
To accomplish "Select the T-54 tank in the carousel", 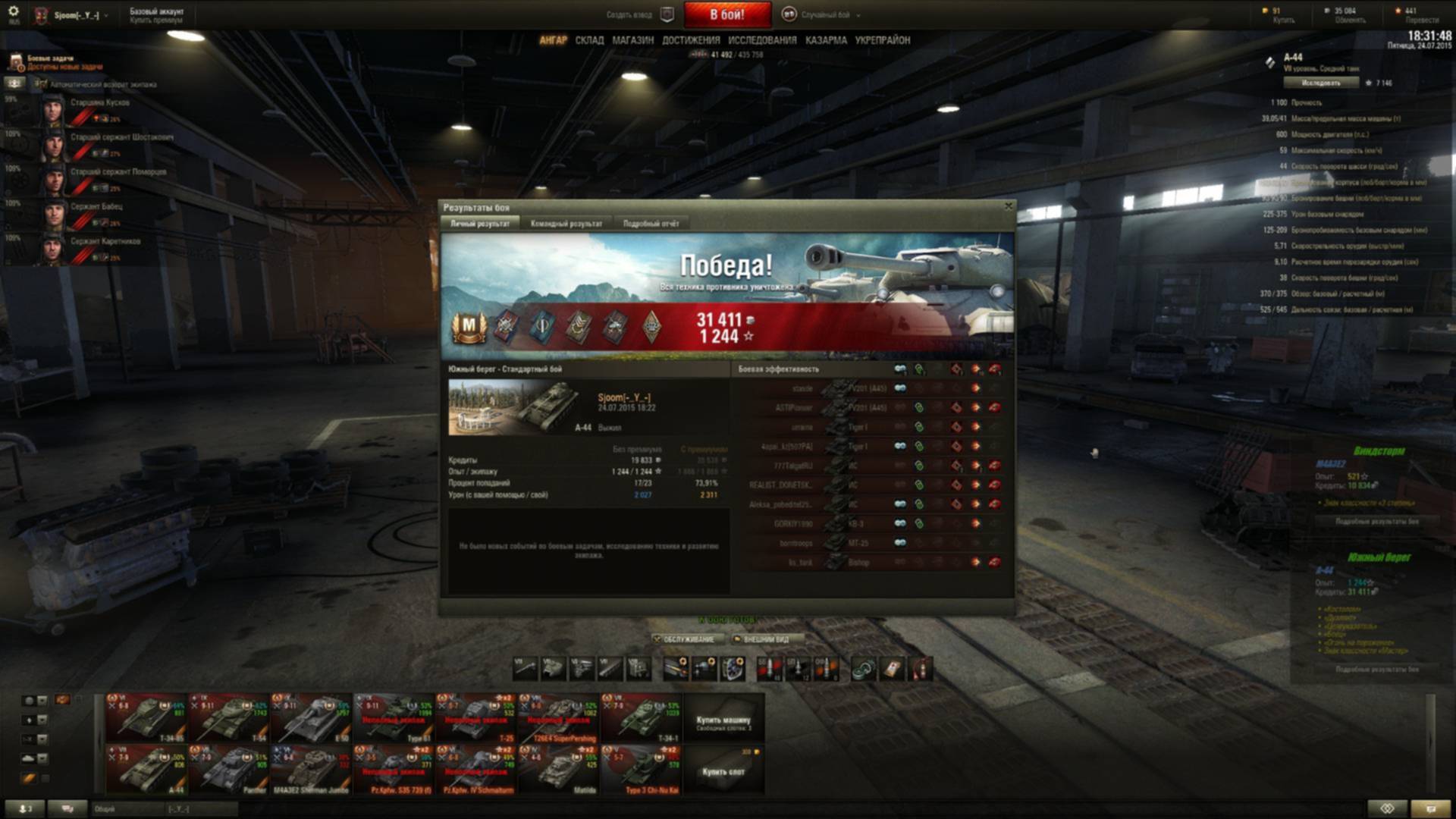I will (229, 717).
